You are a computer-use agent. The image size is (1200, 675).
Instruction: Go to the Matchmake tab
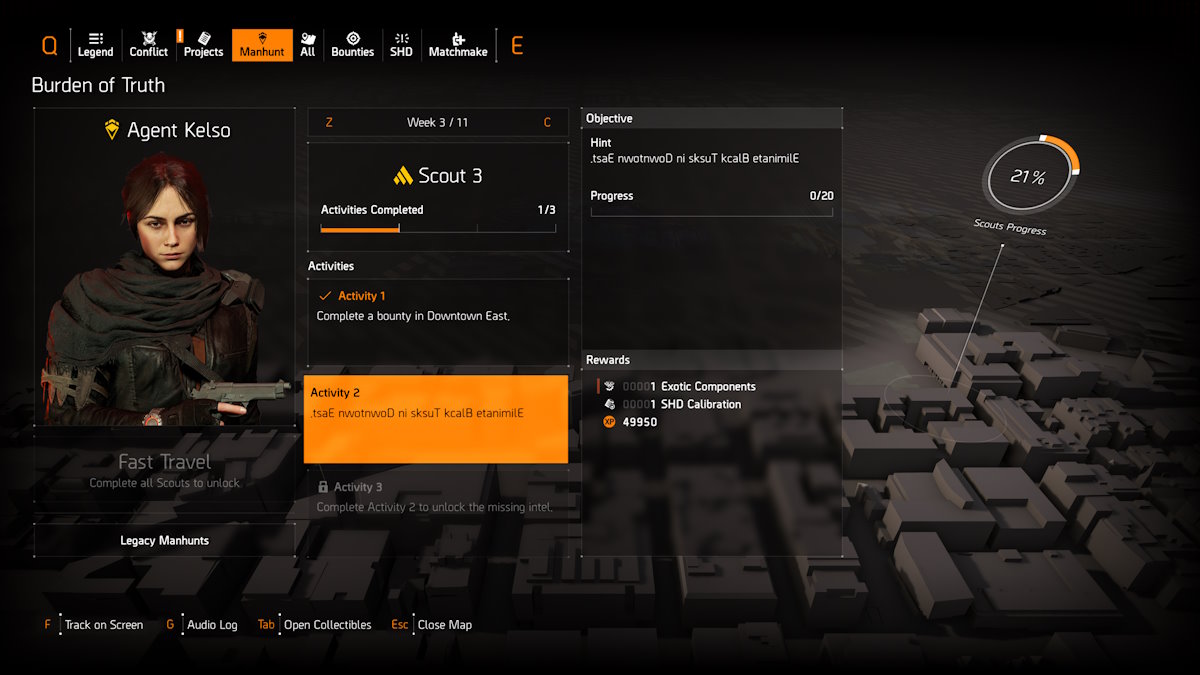pos(457,45)
